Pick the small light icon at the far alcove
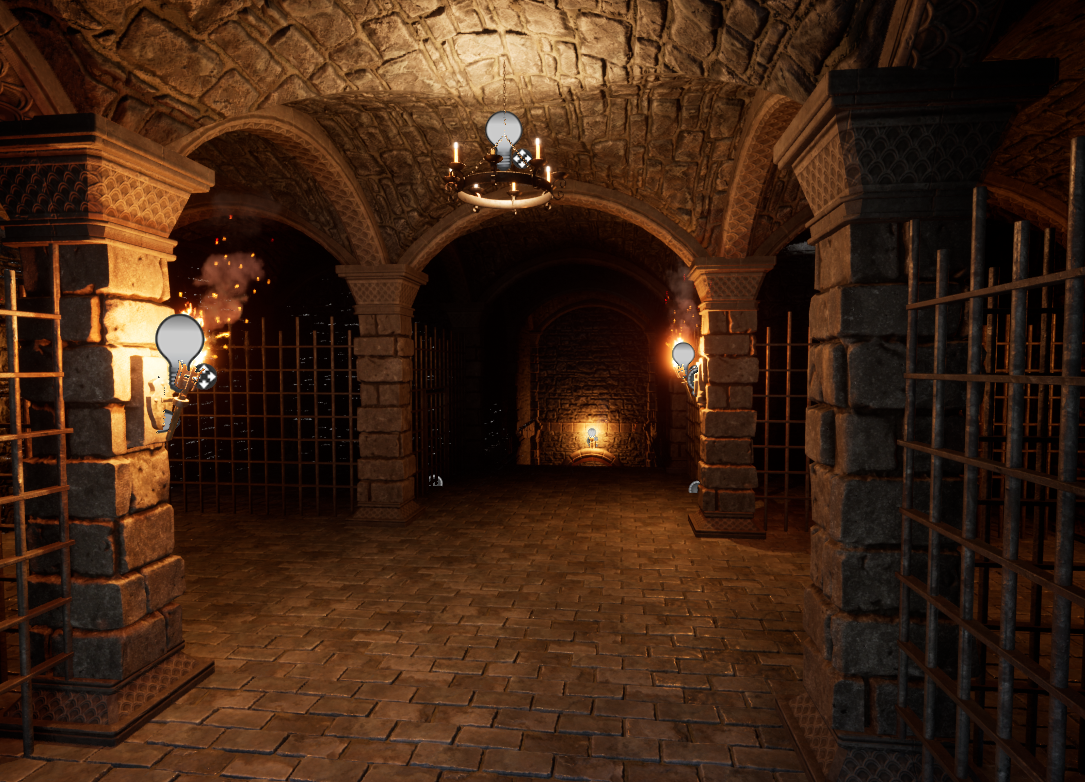1085x782 pixels. click(592, 435)
